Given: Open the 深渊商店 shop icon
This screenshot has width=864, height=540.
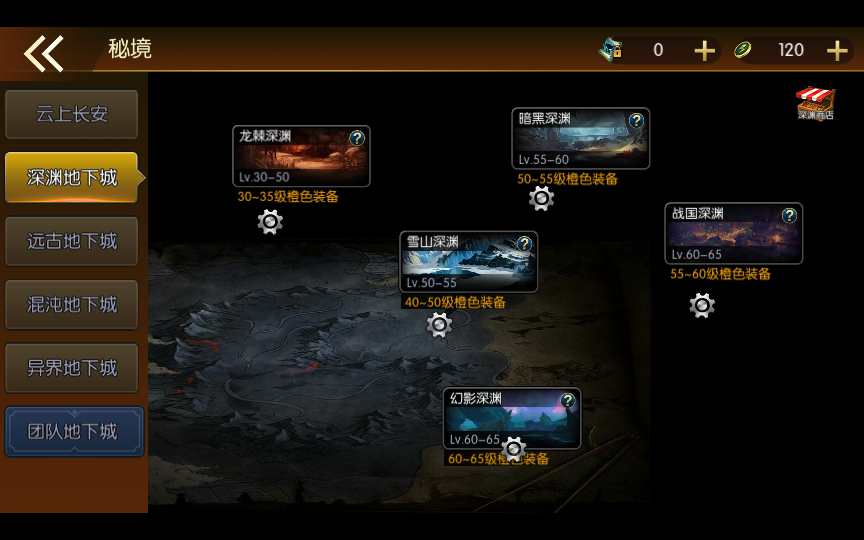Looking at the screenshot, I should coord(815,104).
